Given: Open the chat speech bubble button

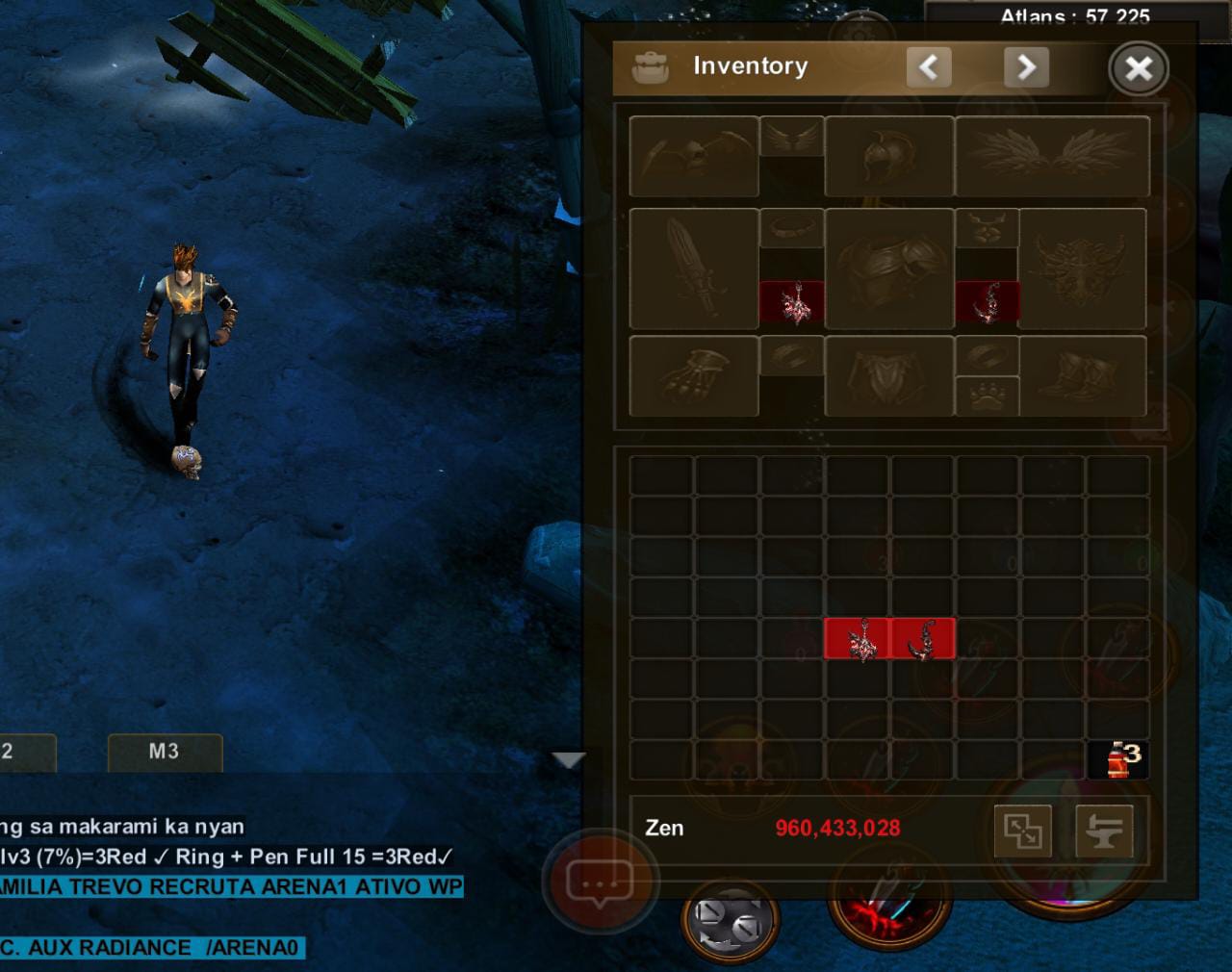Looking at the screenshot, I should tap(598, 882).
